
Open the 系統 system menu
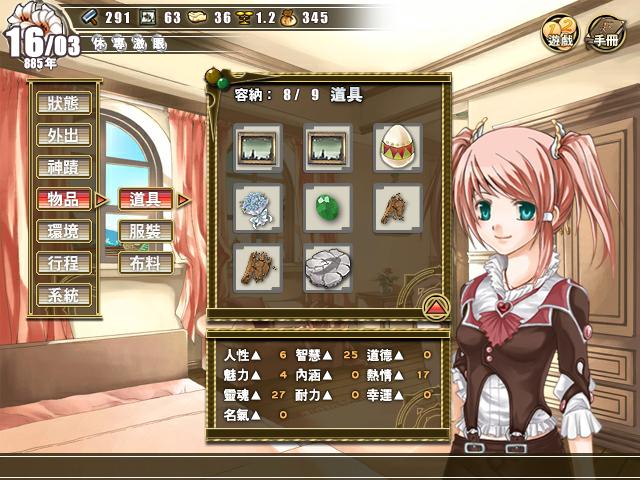tap(64, 295)
